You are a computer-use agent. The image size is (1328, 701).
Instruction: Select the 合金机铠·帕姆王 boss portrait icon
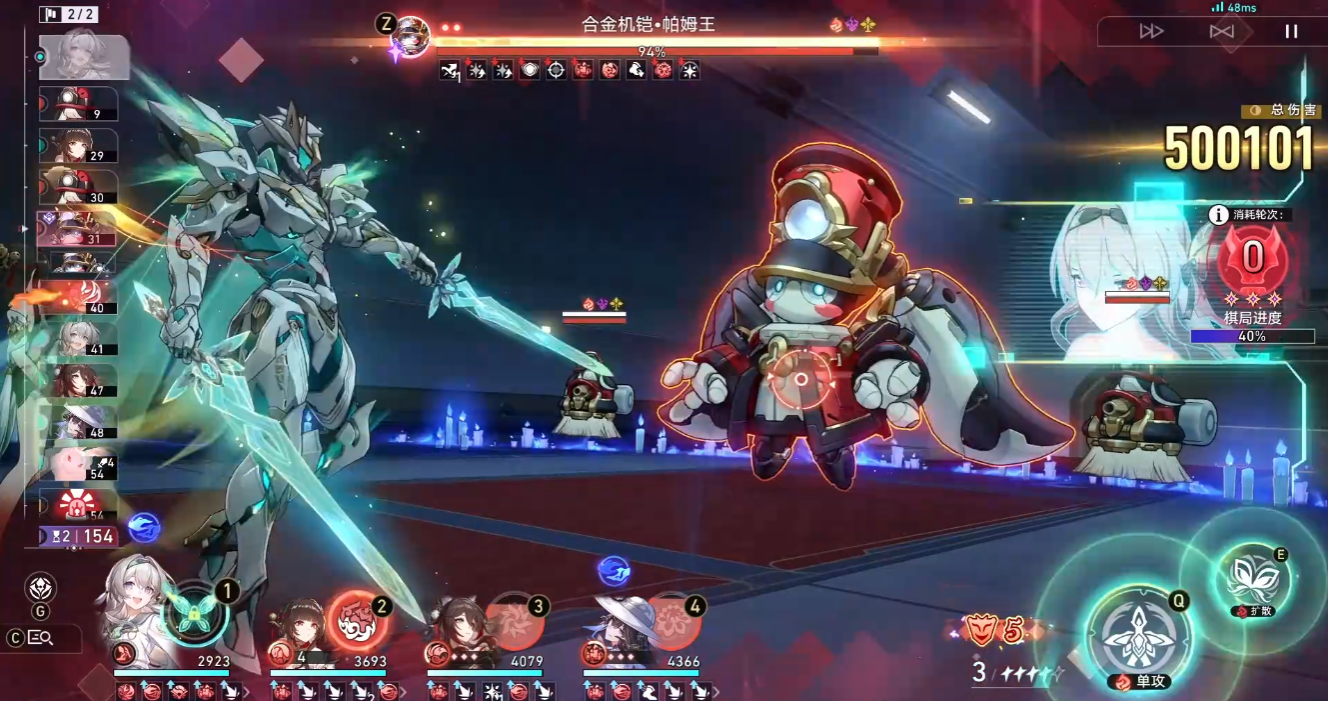coord(410,35)
